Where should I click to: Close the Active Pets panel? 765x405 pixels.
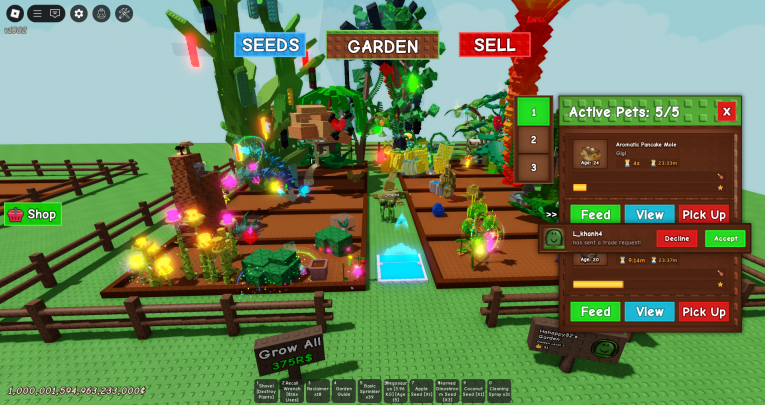click(x=727, y=112)
